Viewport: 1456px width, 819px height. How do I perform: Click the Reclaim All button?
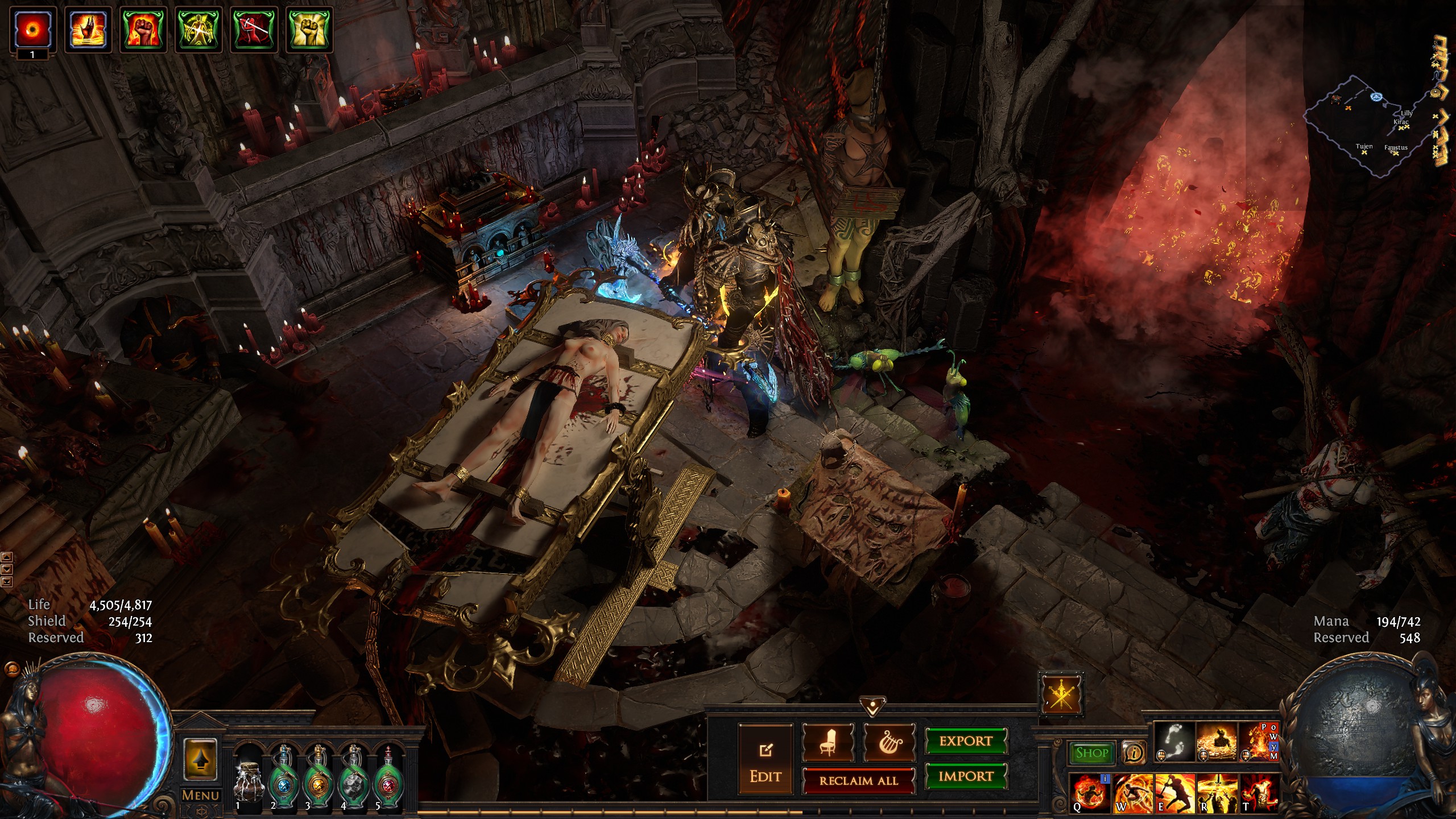click(x=858, y=780)
